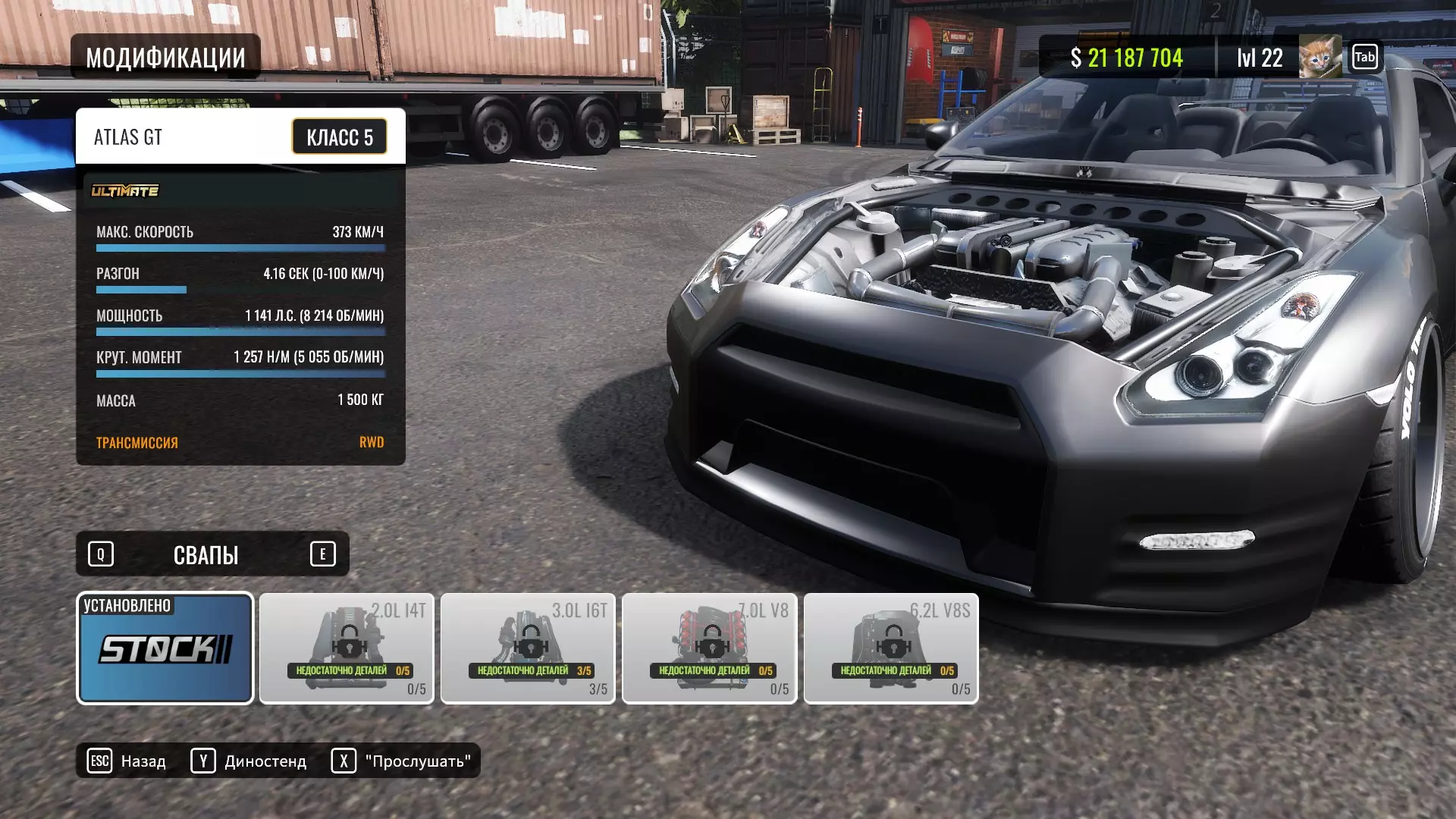Go back with the Назад button
The image size is (1456, 819).
127,761
